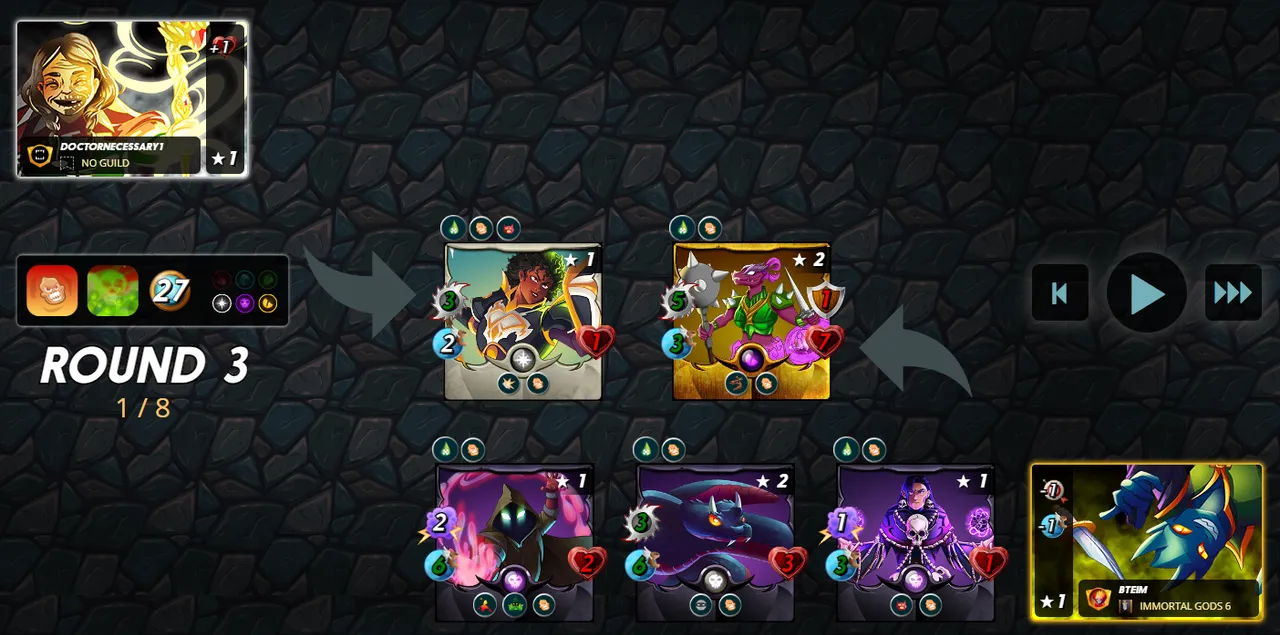Viewport: 1280px width, 635px height.
Task: Open DOCTORNECESSARY1's summoner portrait
Action: point(131,98)
